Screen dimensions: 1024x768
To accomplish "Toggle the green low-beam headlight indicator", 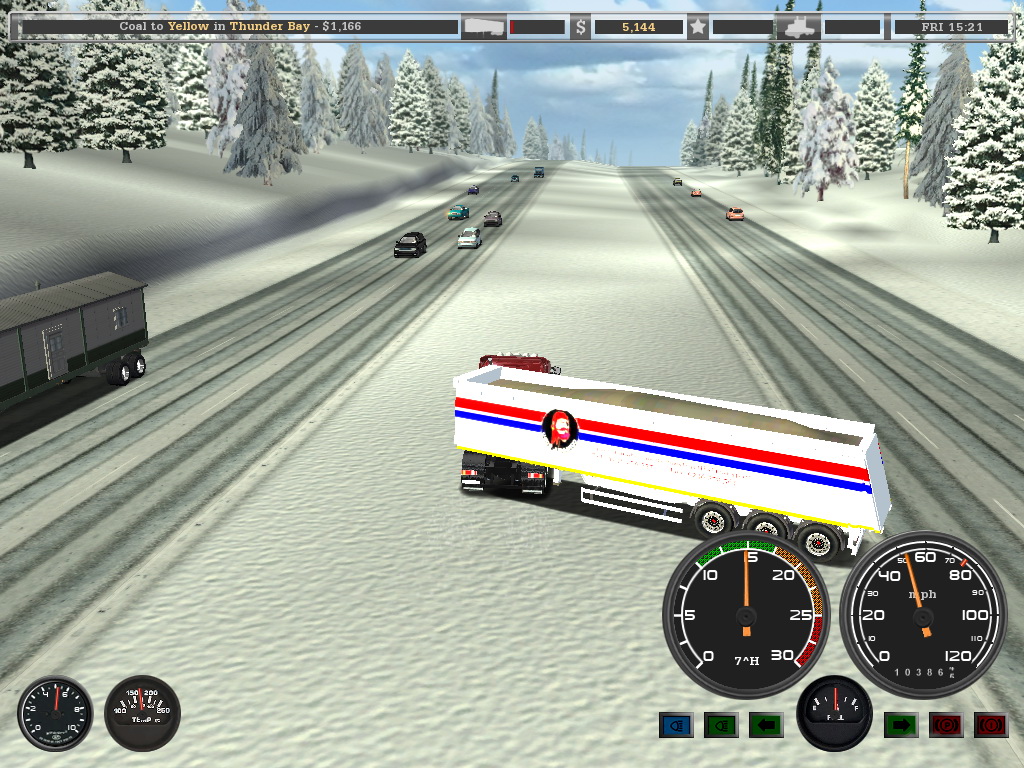I will (x=721, y=725).
